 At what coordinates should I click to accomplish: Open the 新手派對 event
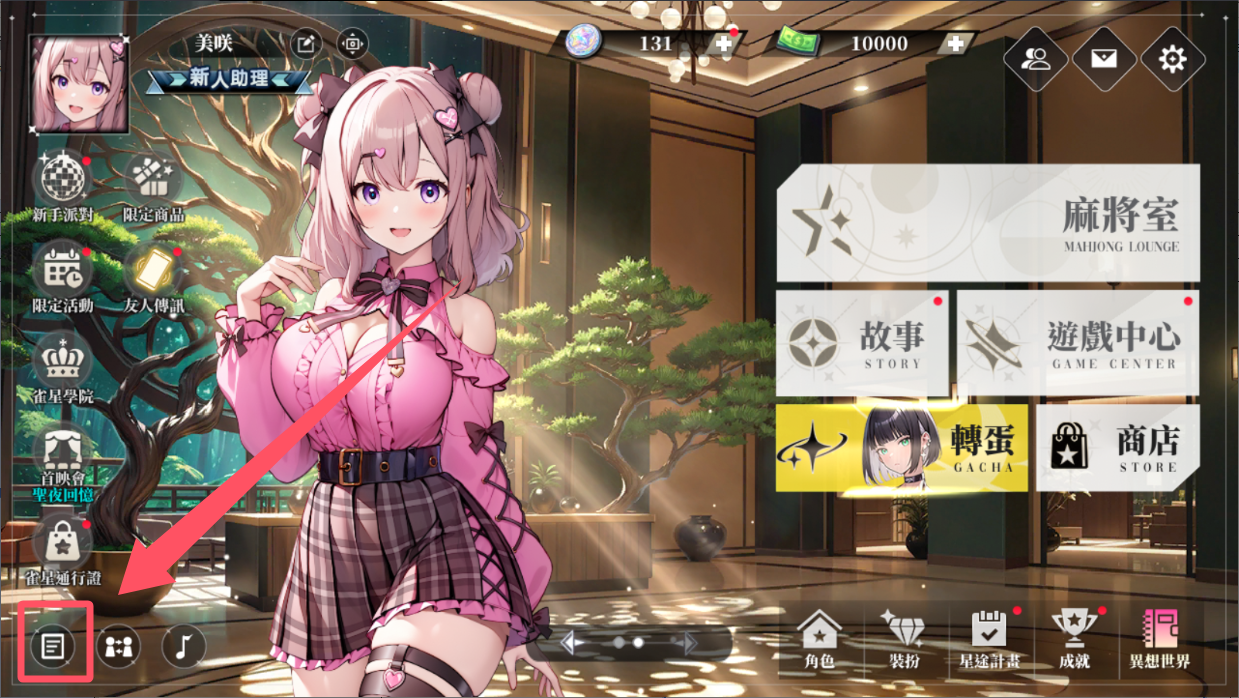[62, 181]
